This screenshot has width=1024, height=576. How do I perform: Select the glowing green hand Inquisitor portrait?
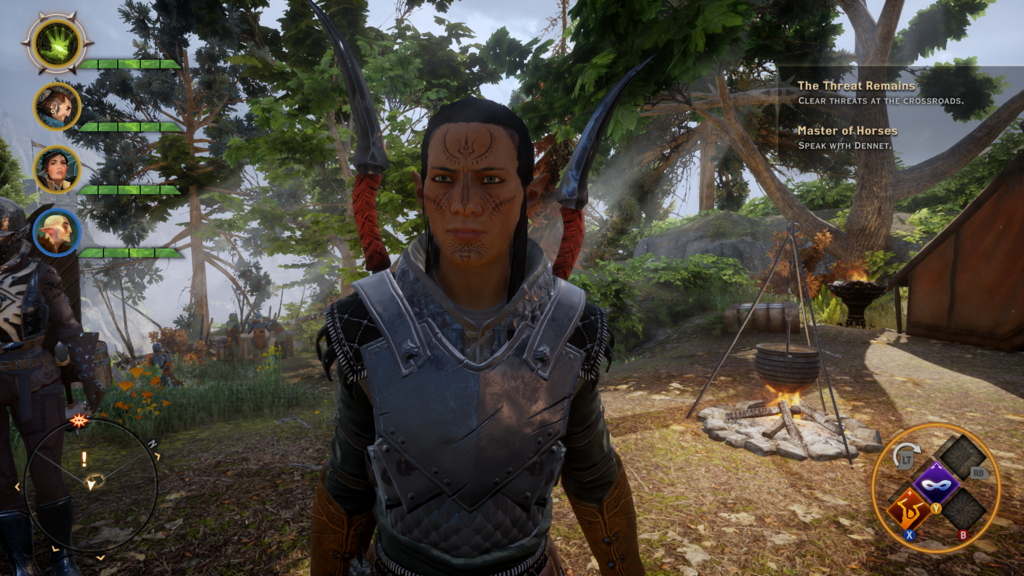click(x=57, y=43)
